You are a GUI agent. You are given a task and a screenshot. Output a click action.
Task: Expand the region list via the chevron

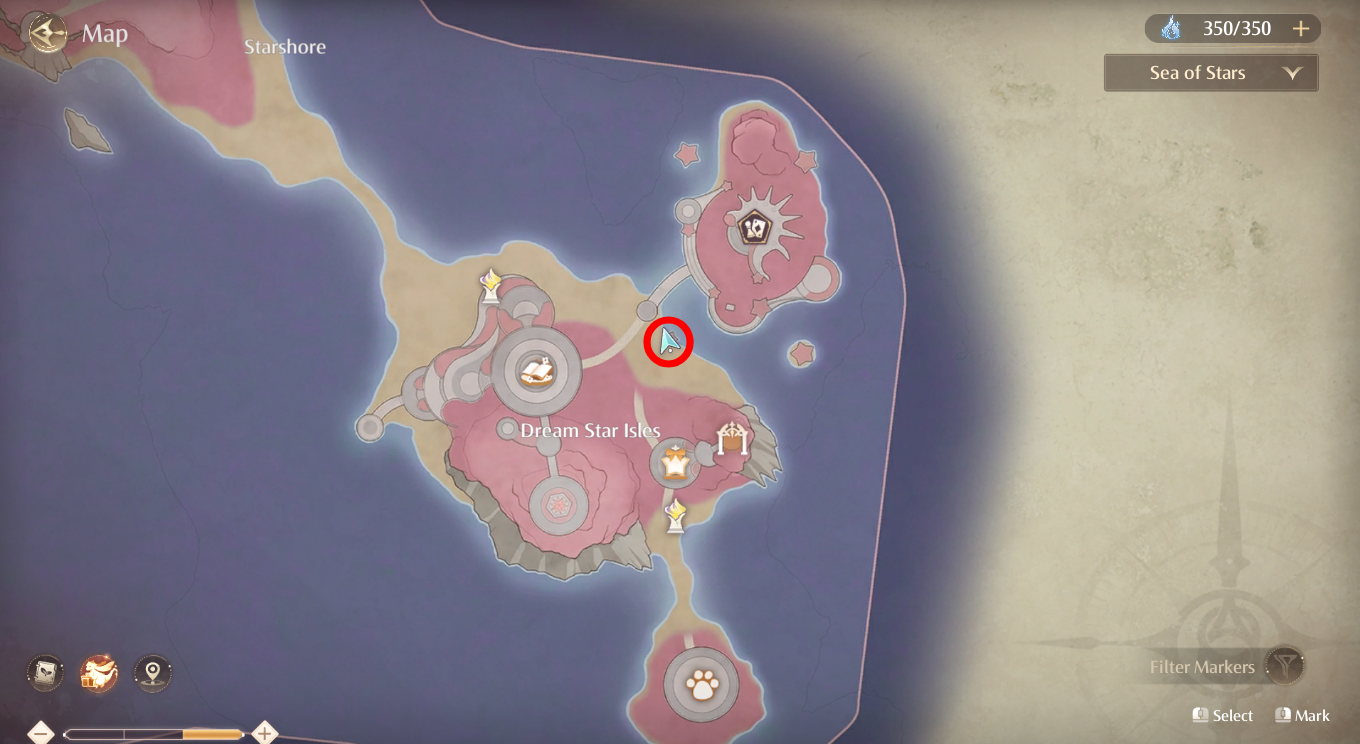(1294, 72)
